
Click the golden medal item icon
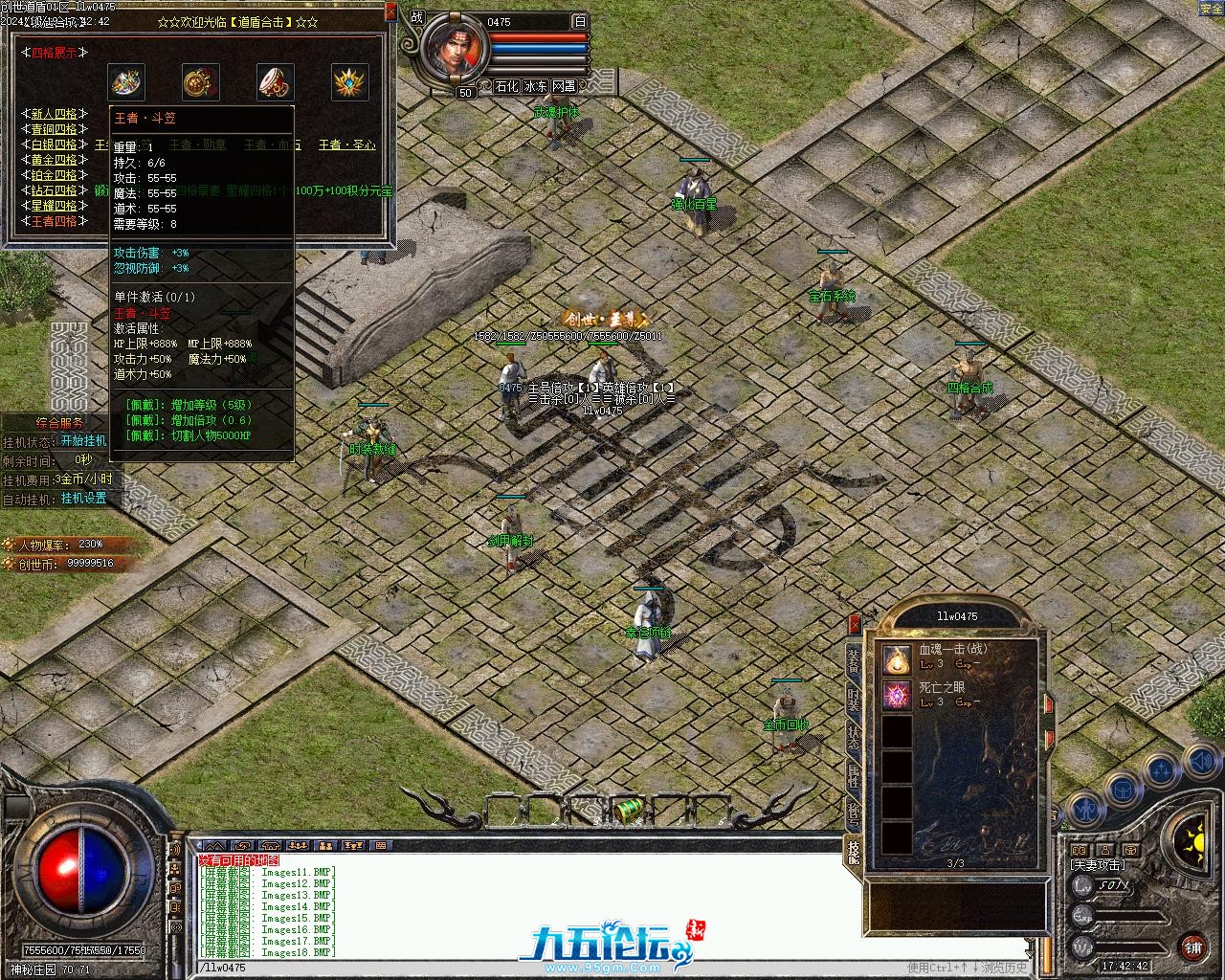(x=201, y=82)
